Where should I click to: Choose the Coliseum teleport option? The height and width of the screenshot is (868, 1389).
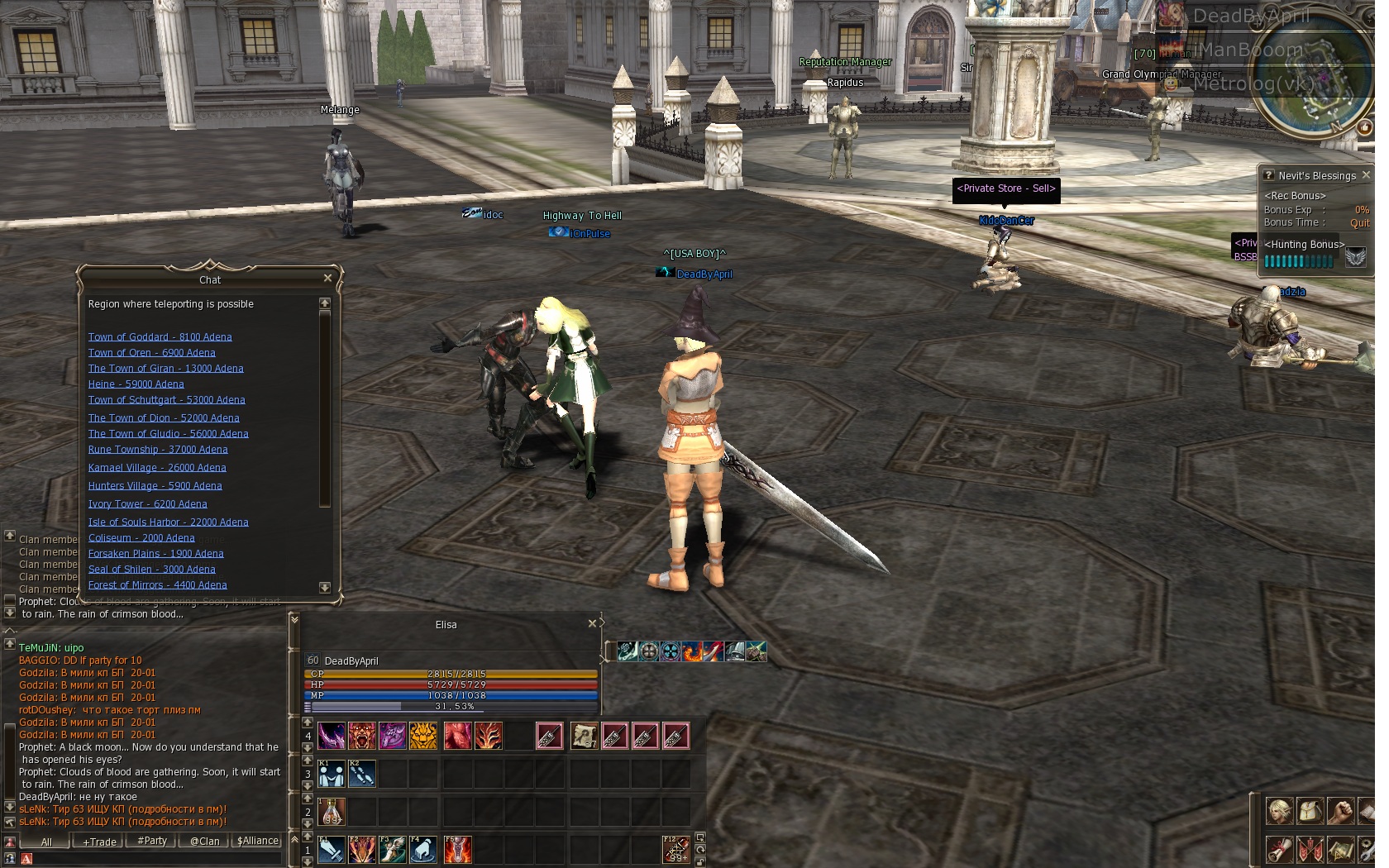point(141,538)
